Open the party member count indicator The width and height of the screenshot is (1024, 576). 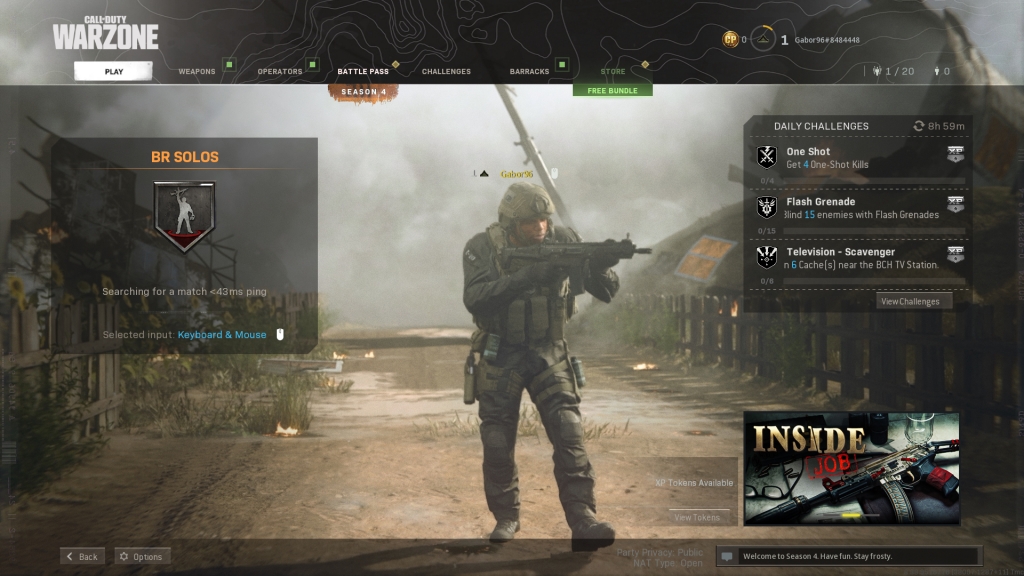(893, 71)
